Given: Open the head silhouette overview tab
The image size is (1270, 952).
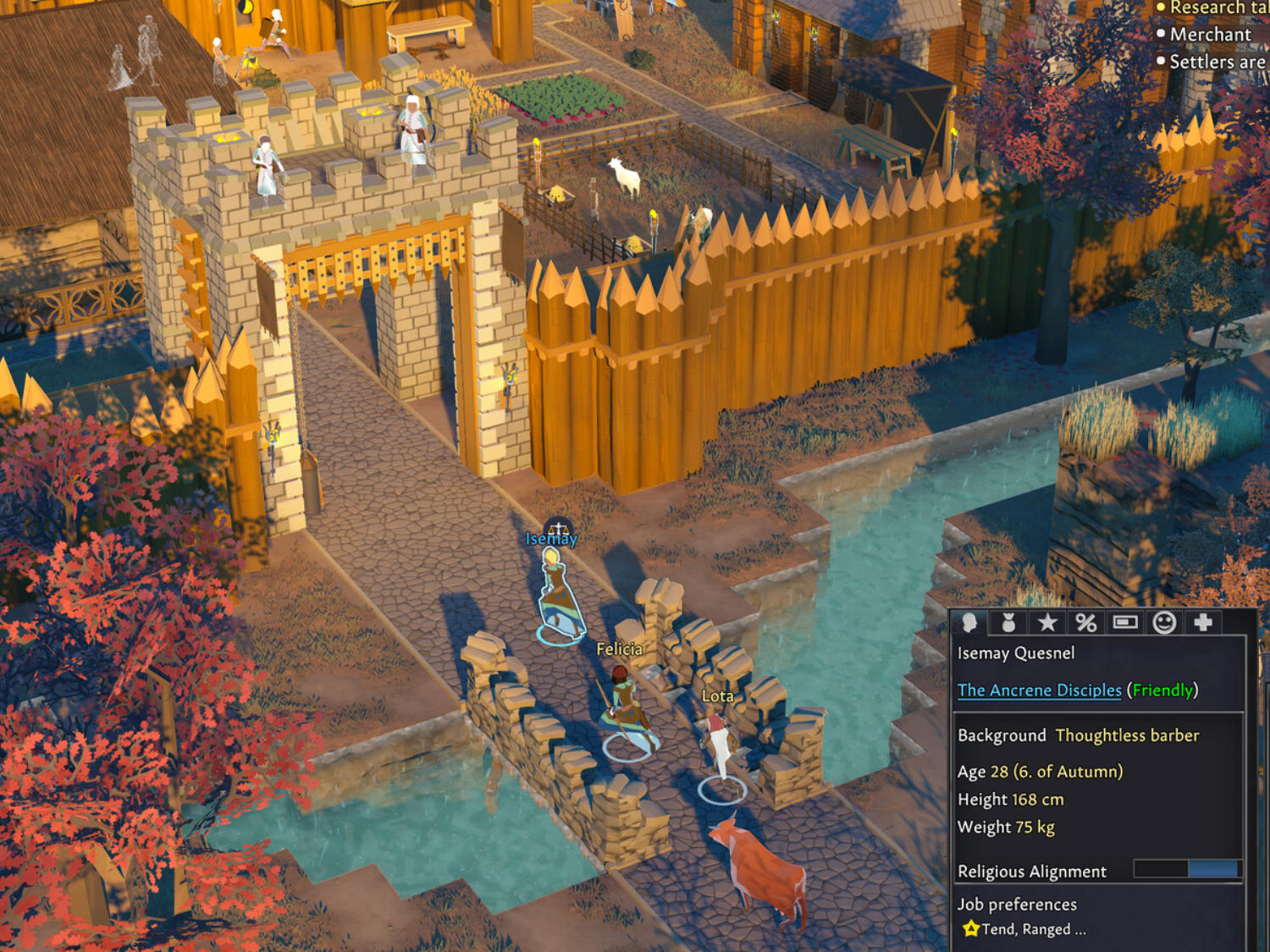Looking at the screenshot, I should (x=969, y=623).
